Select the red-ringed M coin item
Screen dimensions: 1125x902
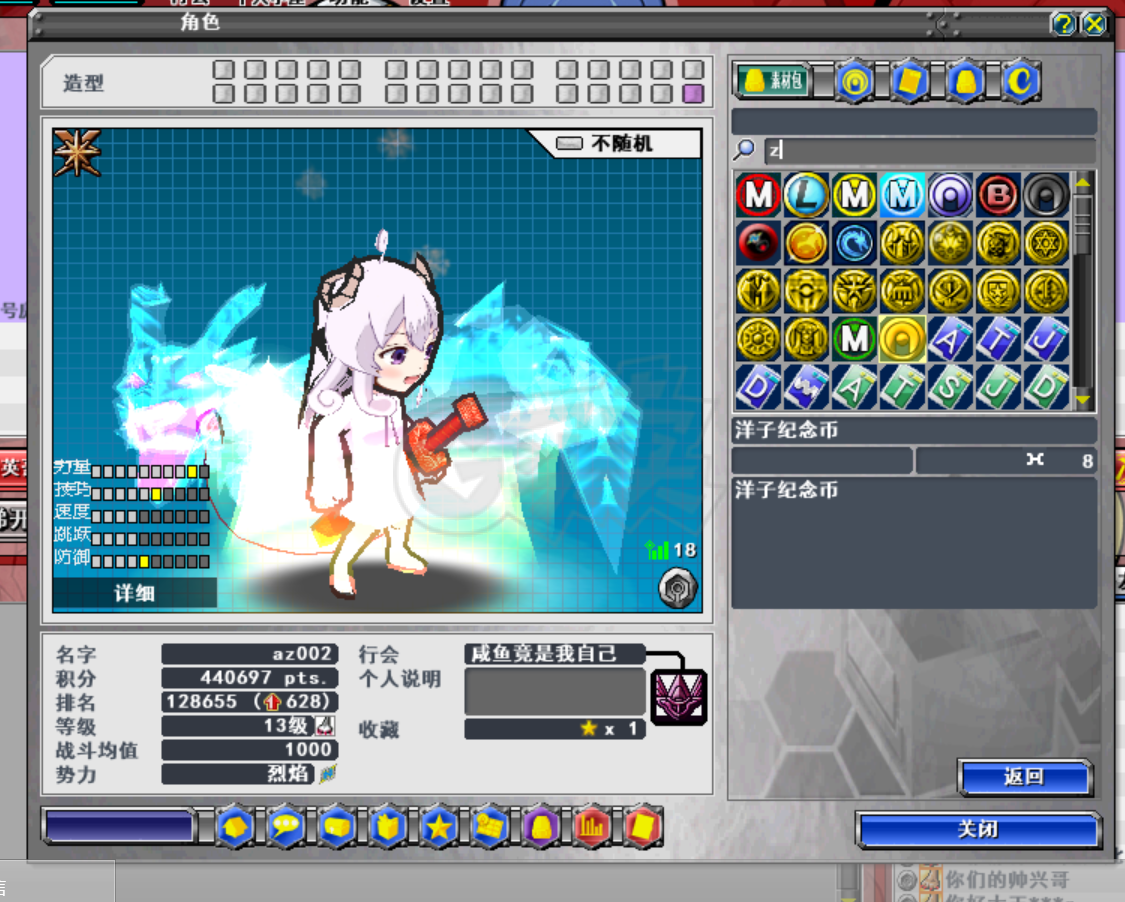tap(757, 196)
